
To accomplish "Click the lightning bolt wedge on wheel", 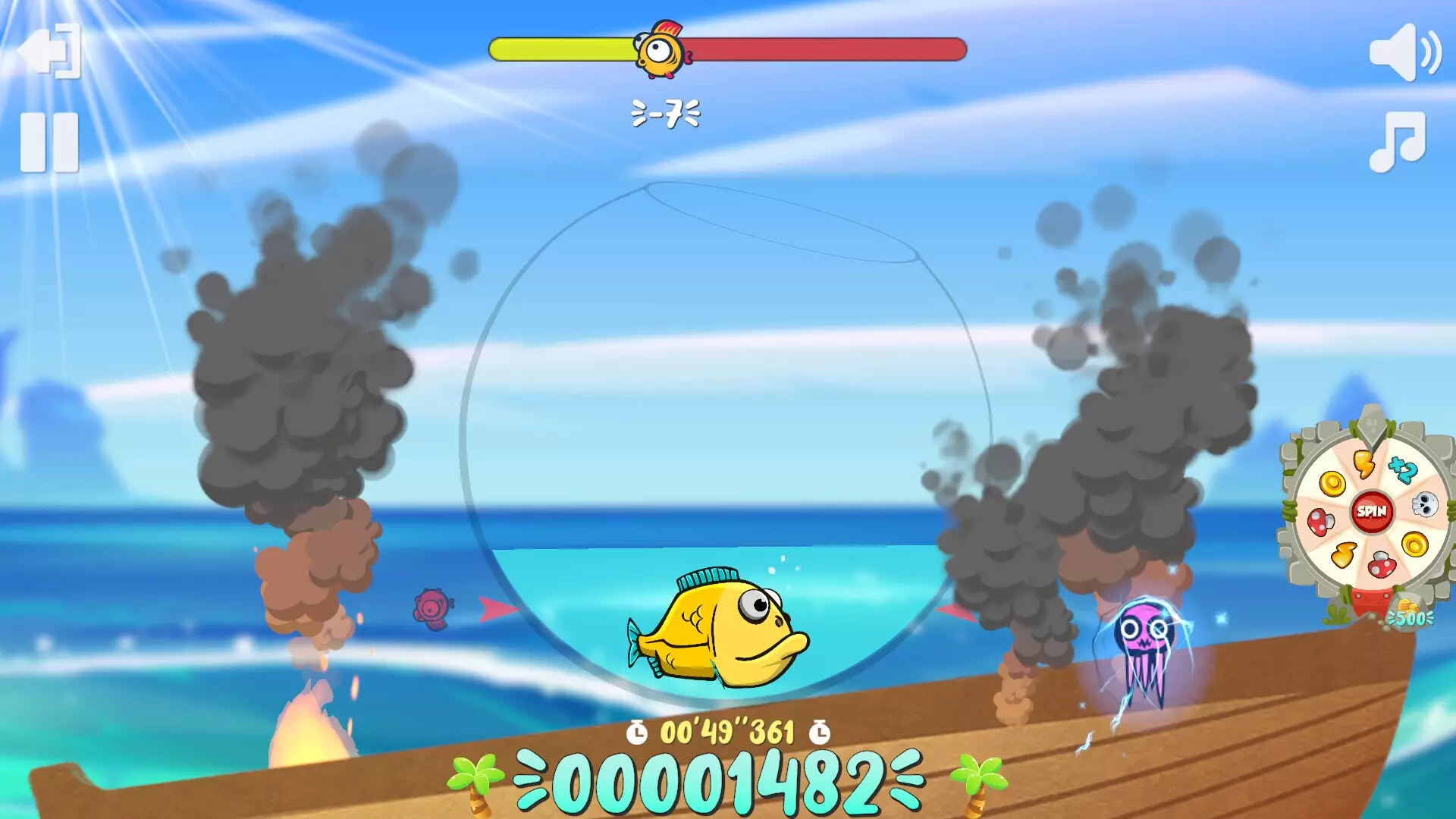I will pos(1364,463).
